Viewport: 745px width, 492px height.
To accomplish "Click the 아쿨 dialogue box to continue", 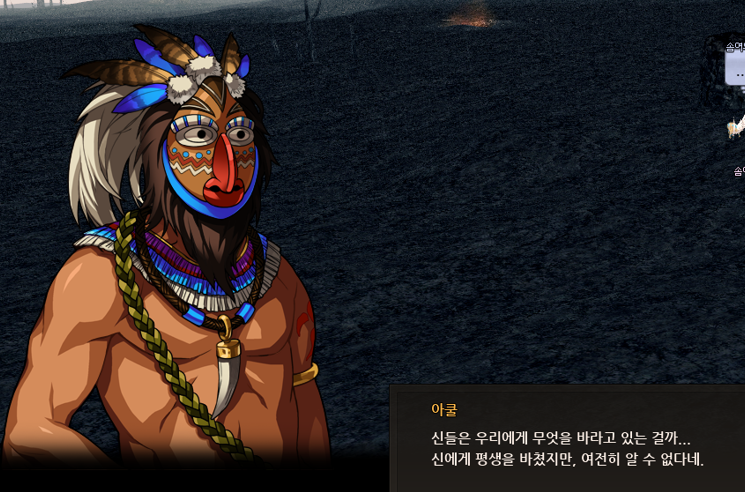I will point(567,439).
